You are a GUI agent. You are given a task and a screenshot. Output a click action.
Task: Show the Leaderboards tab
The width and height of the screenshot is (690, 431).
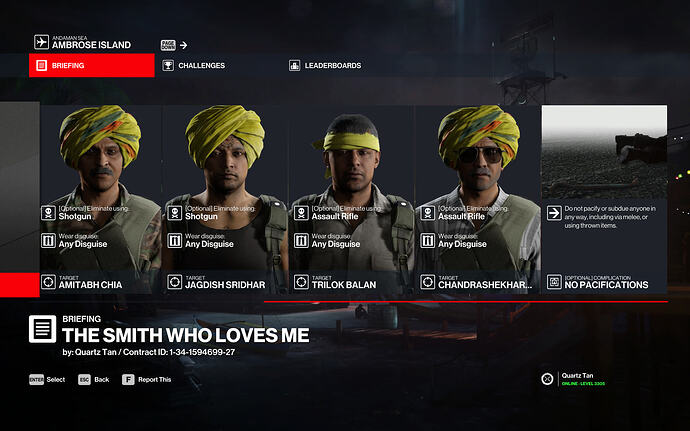(x=332, y=66)
